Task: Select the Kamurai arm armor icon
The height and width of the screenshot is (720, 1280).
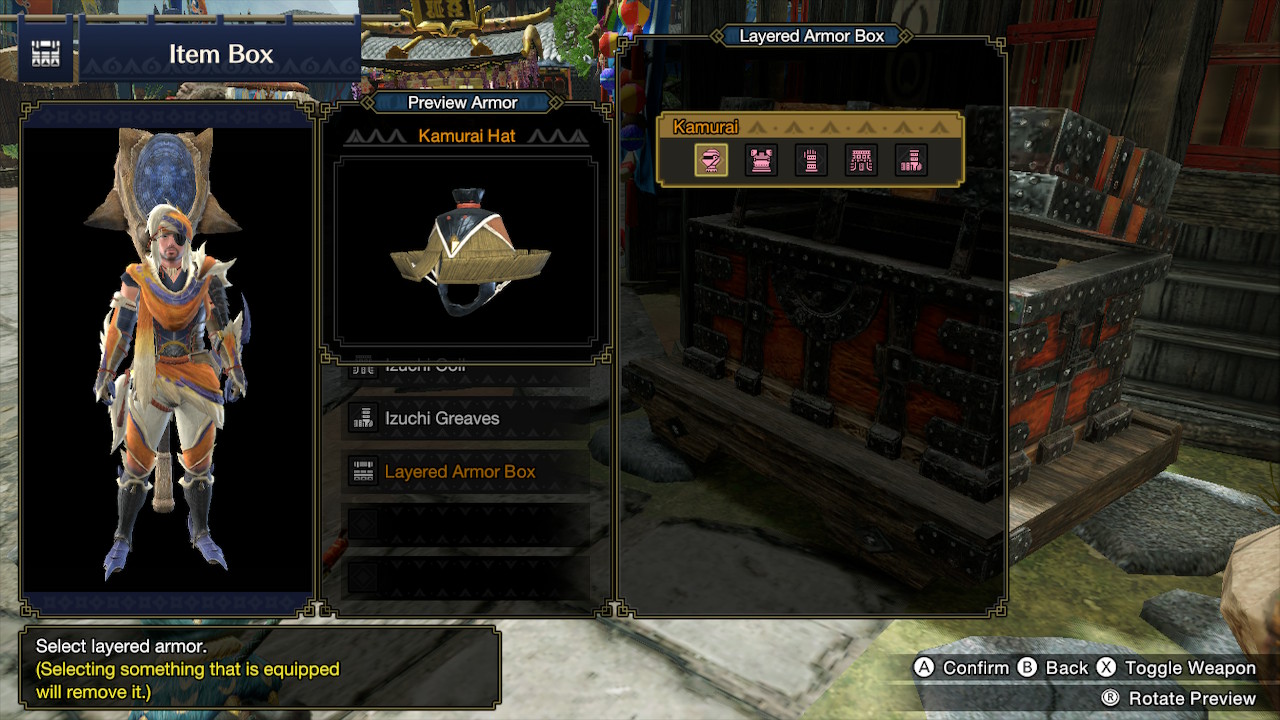Action: (811, 160)
